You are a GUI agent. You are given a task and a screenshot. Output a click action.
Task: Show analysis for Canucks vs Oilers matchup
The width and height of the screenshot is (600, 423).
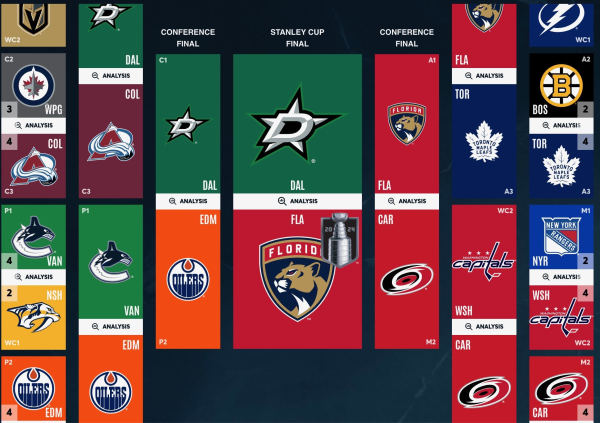[109, 326]
